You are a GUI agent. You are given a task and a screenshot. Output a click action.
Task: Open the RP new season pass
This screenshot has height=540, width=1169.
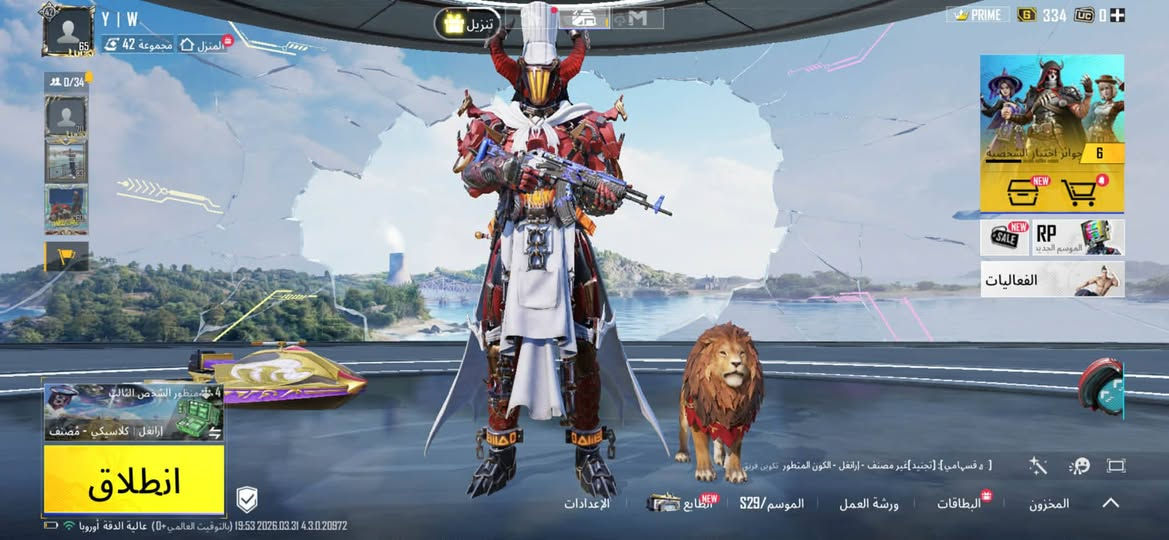click(x=1078, y=238)
